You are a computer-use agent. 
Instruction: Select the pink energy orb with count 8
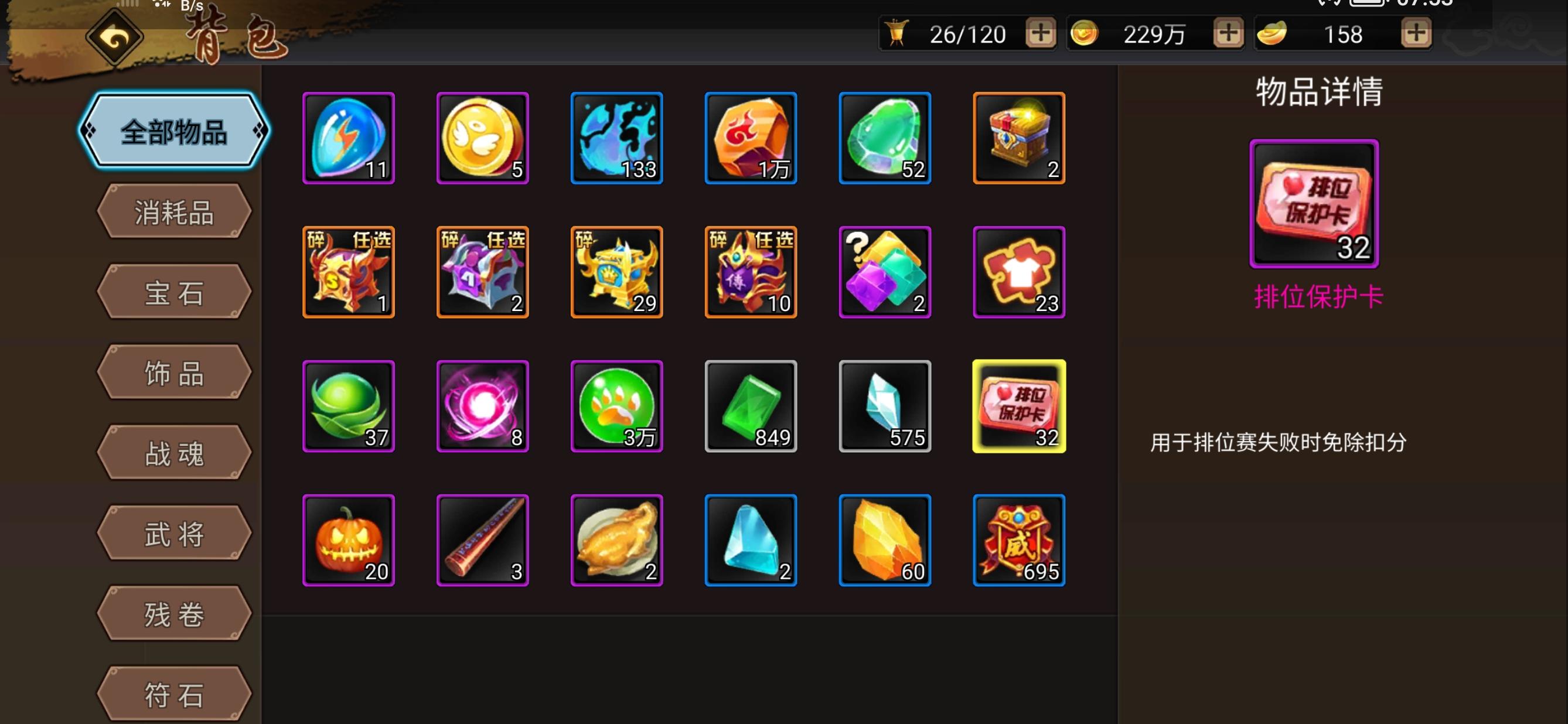(482, 405)
